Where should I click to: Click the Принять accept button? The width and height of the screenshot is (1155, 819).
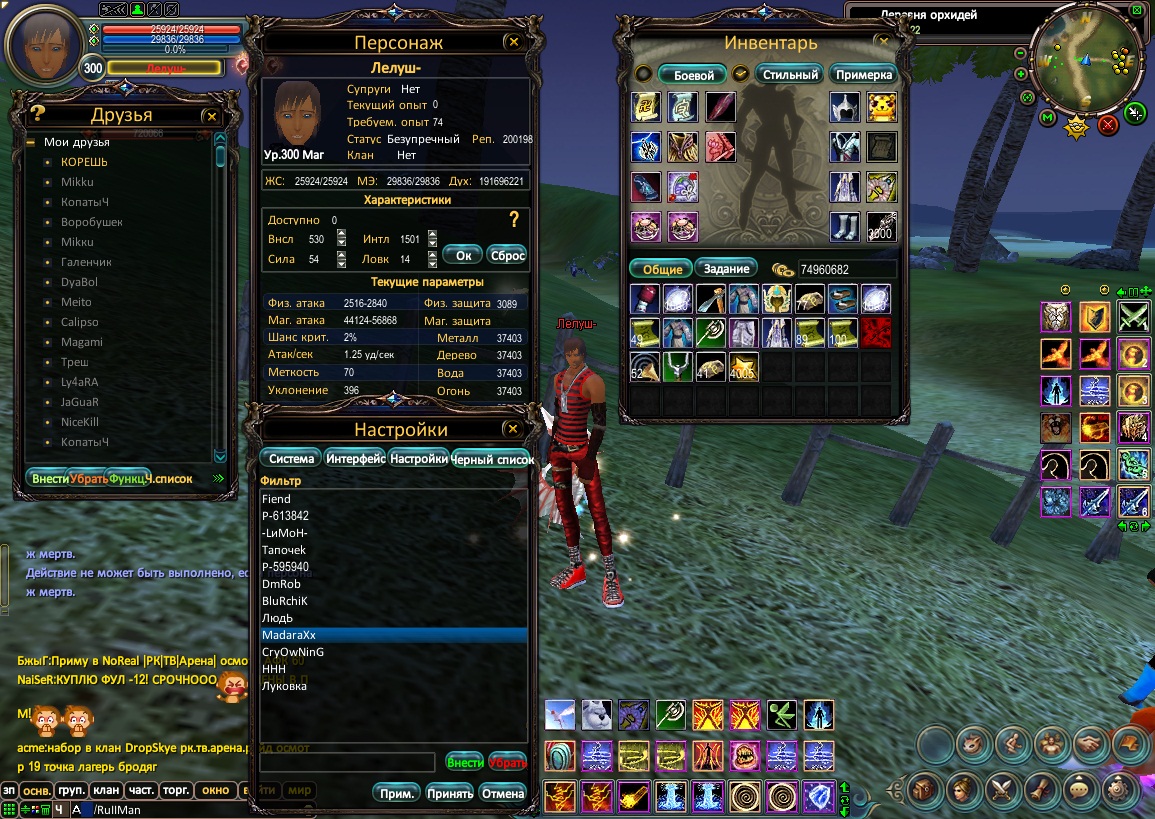tap(450, 793)
